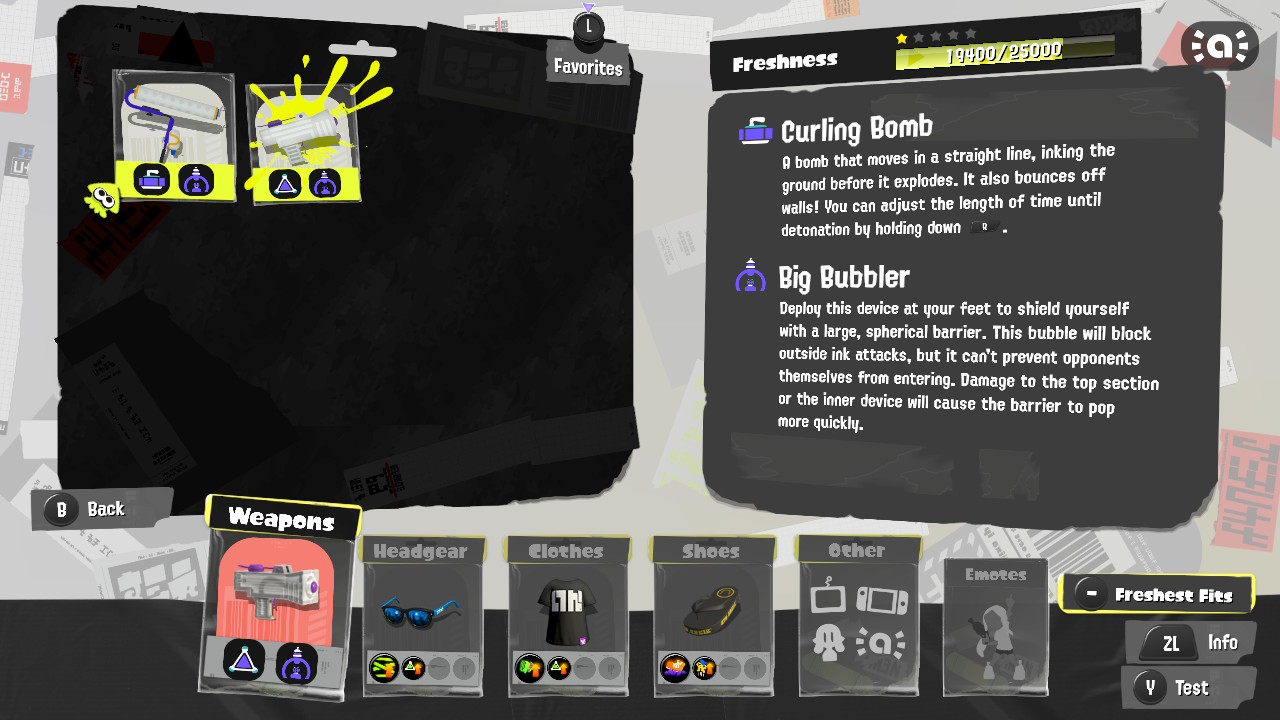
Task: Select the triangle sub weapon icon on the second weapon card
Action: click(x=285, y=181)
